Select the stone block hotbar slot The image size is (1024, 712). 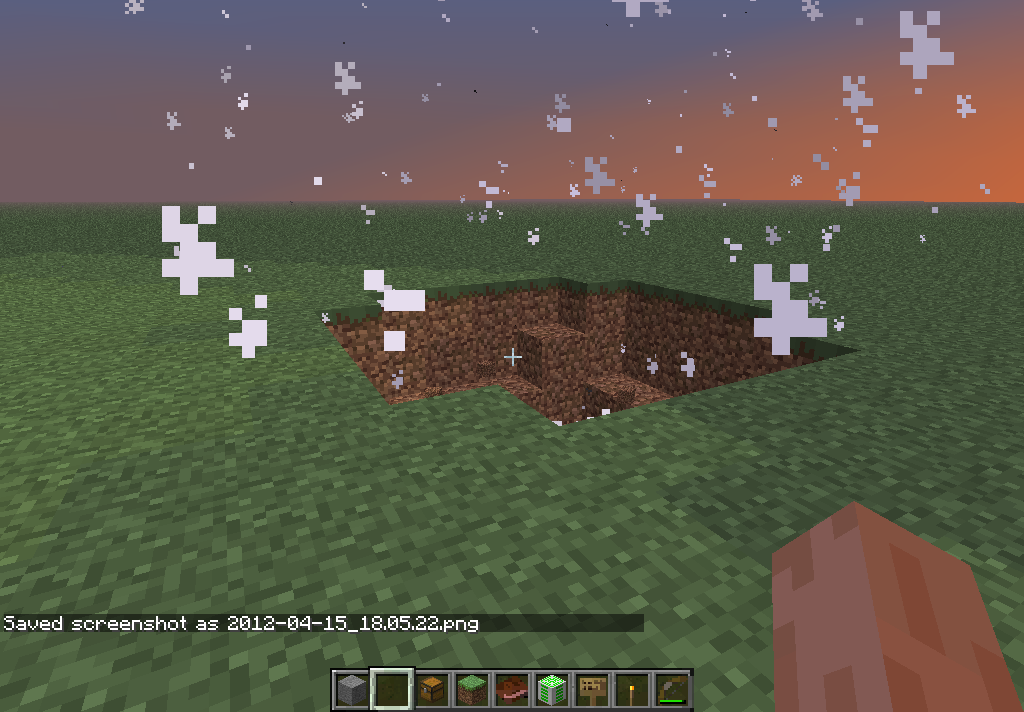click(x=352, y=690)
